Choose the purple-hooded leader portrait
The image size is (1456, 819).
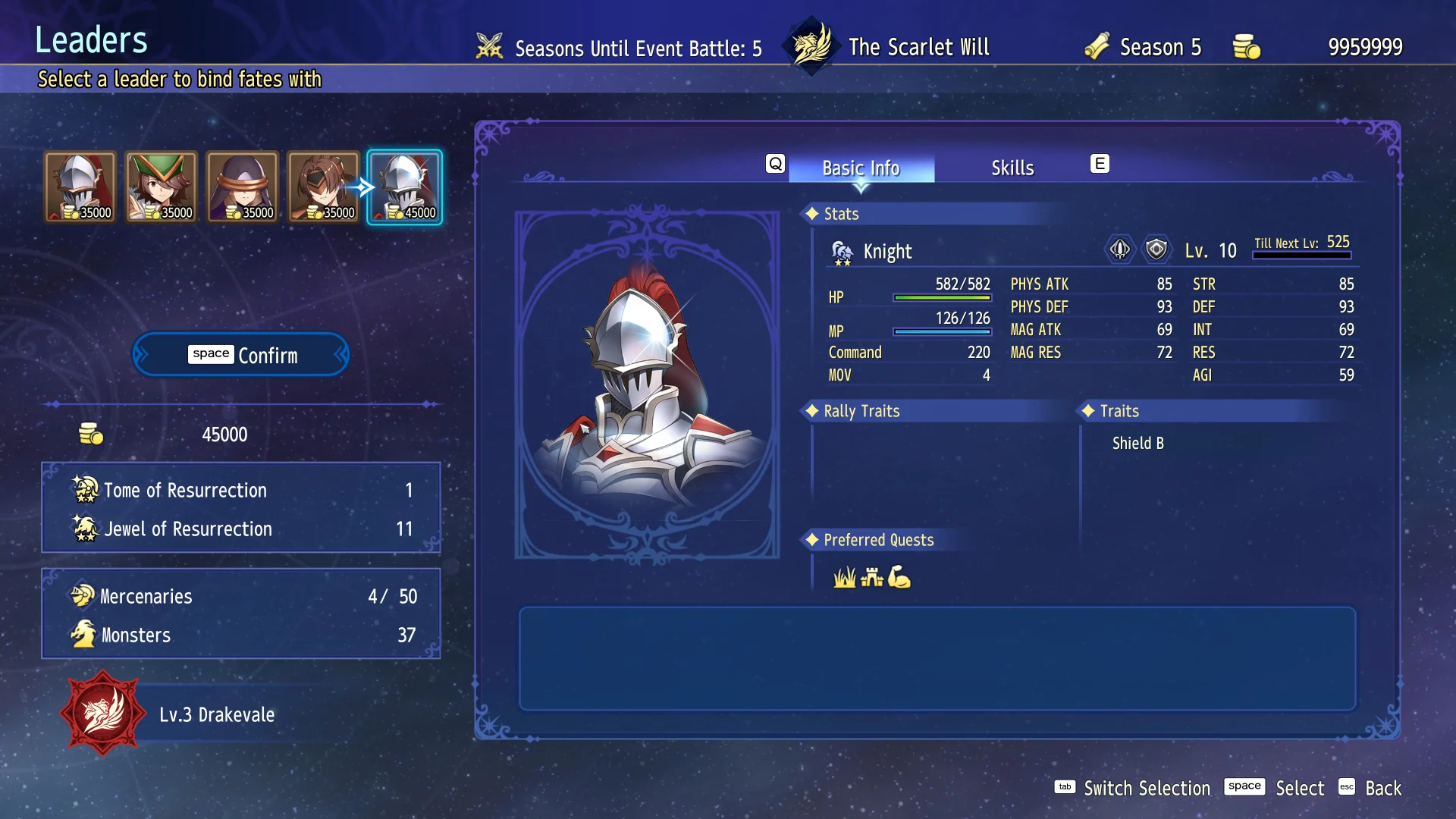242,187
